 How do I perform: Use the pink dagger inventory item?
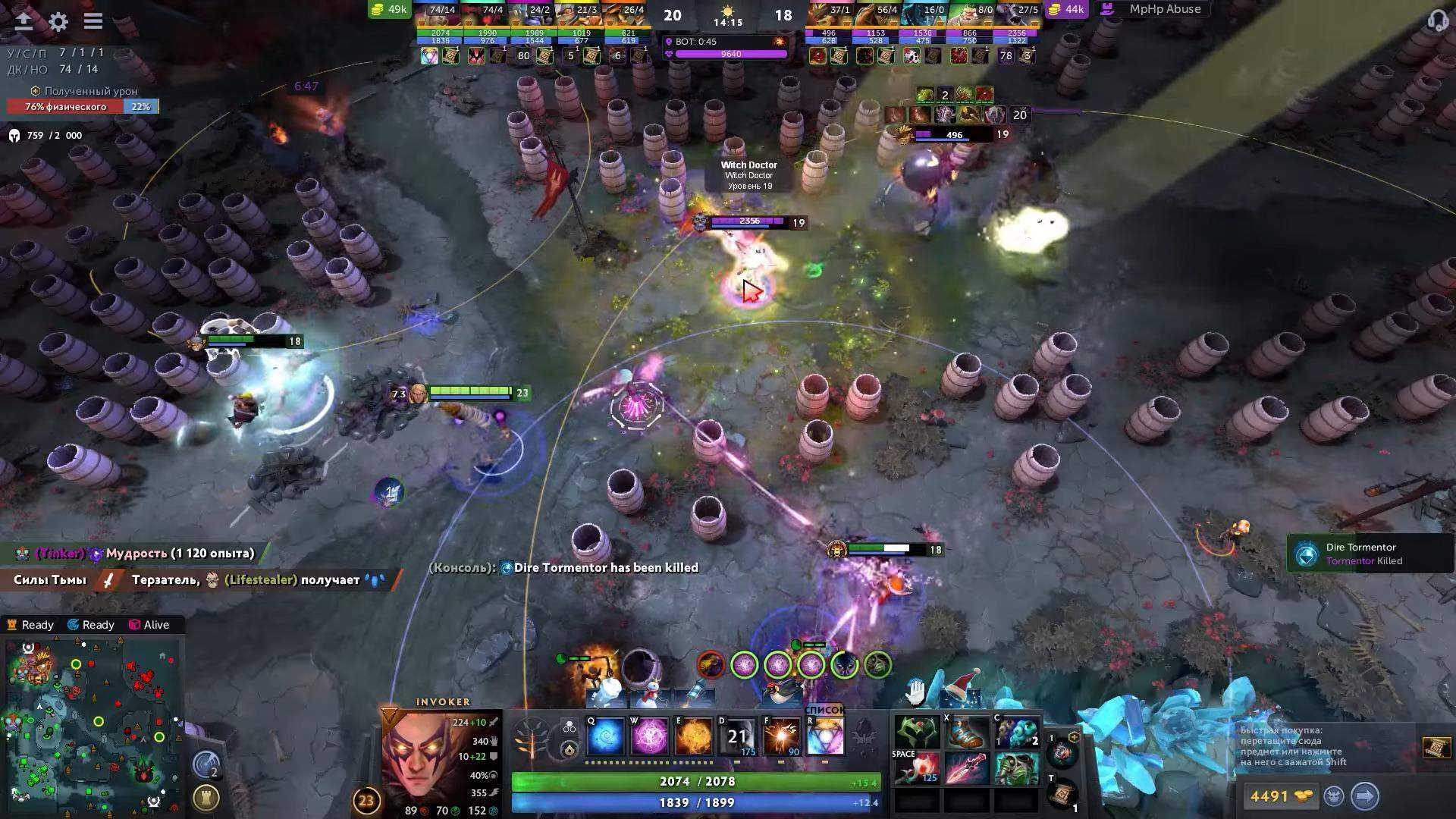point(967,769)
